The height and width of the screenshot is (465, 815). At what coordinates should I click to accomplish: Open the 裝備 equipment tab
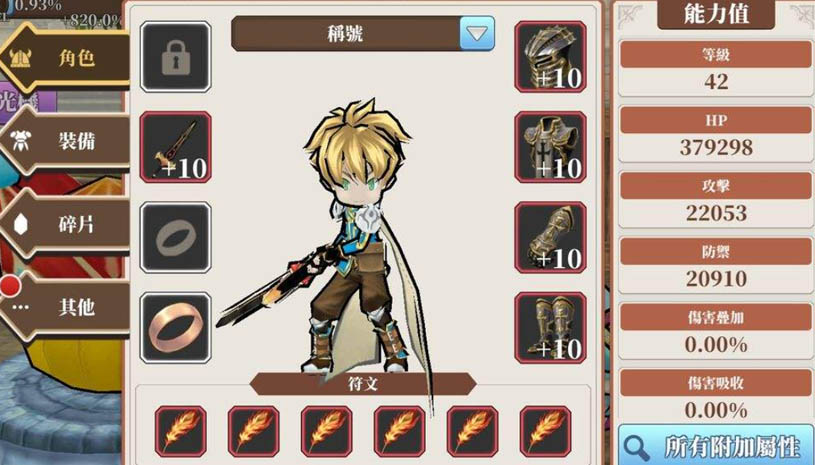[x=68, y=140]
